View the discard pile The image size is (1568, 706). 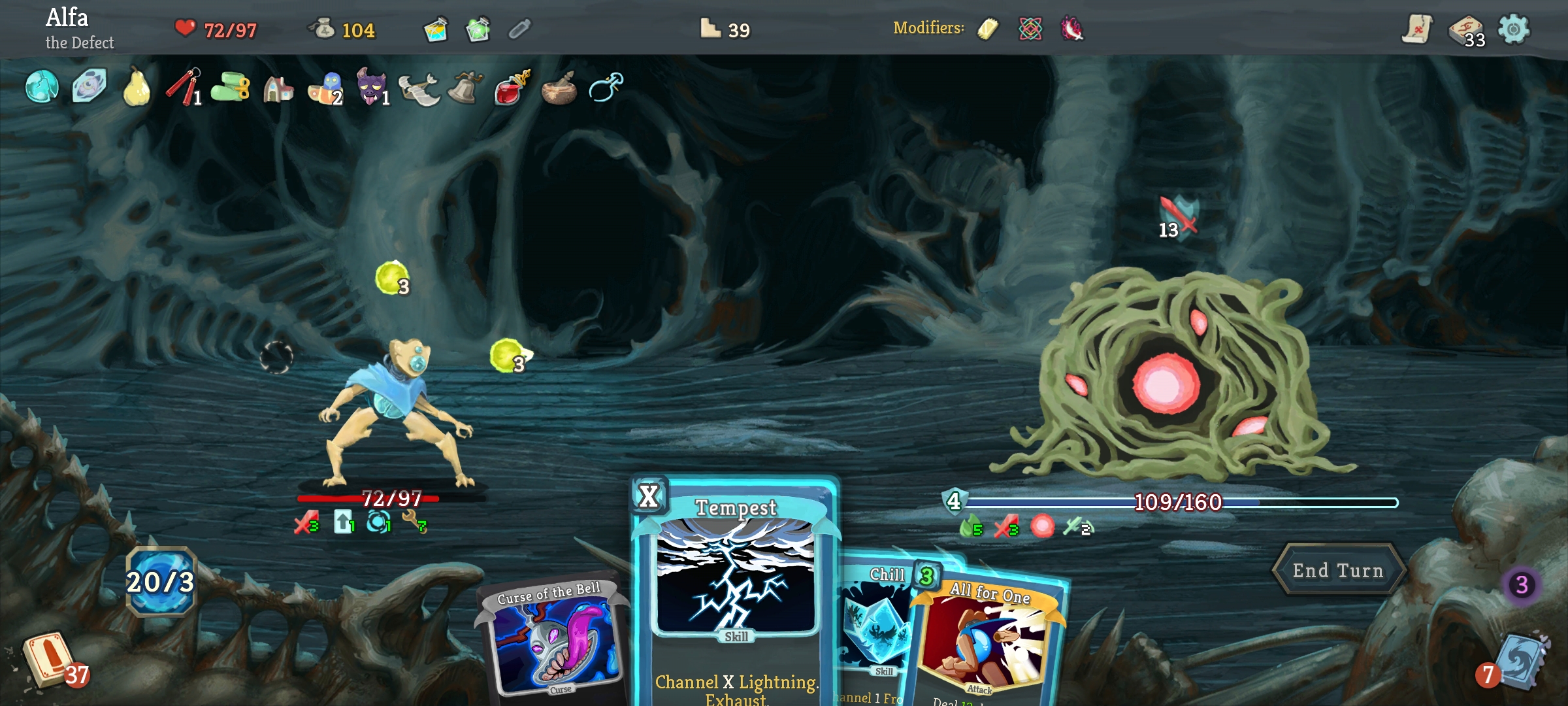coord(1519,662)
